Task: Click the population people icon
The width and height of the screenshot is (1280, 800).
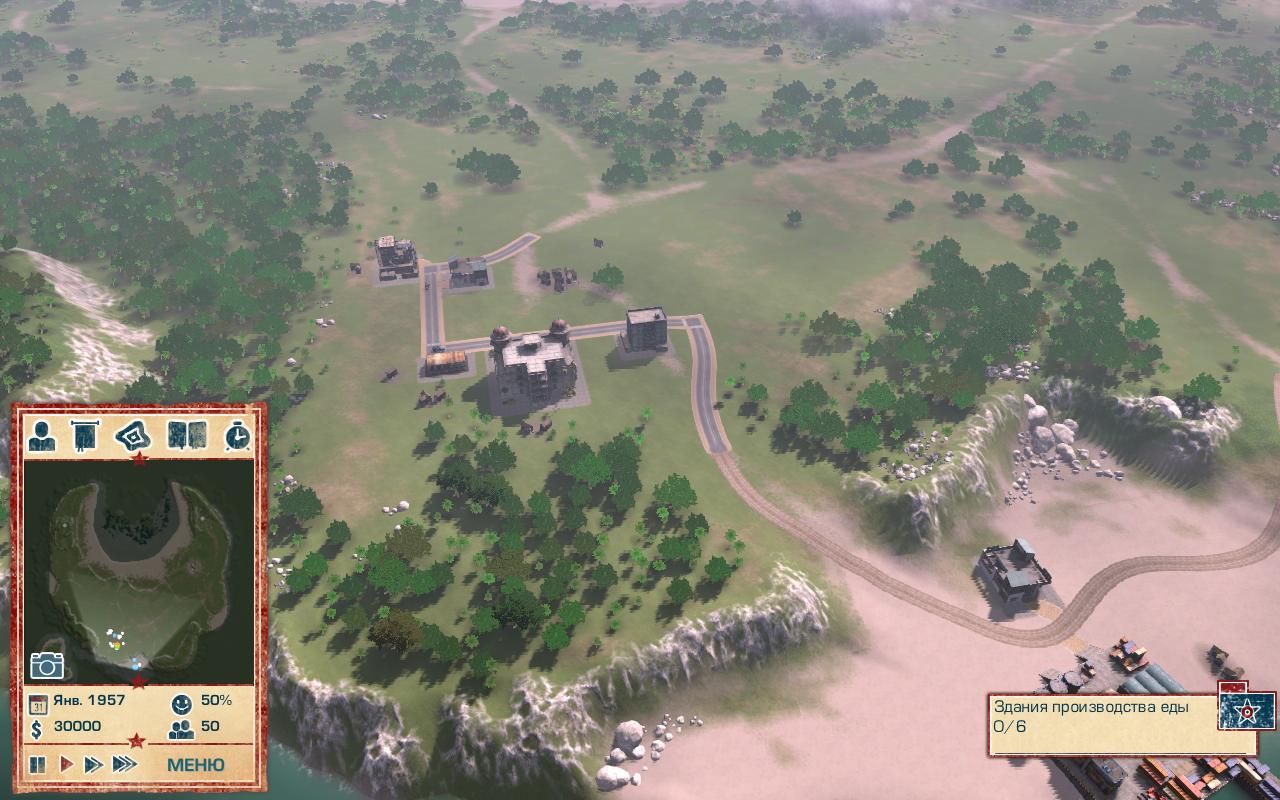Action: (x=181, y=727)
